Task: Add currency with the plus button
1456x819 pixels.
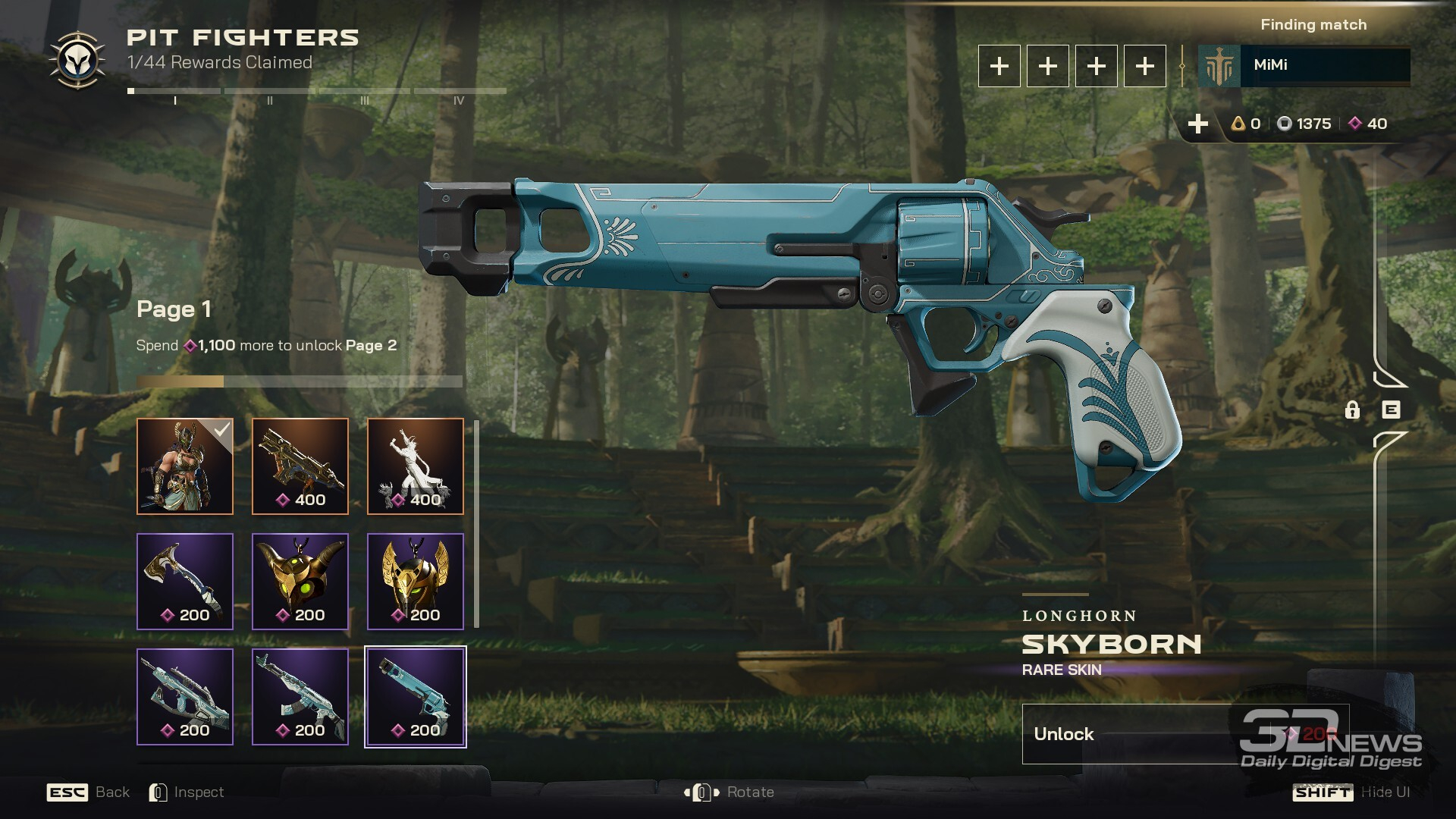Action: point(1197,124)
